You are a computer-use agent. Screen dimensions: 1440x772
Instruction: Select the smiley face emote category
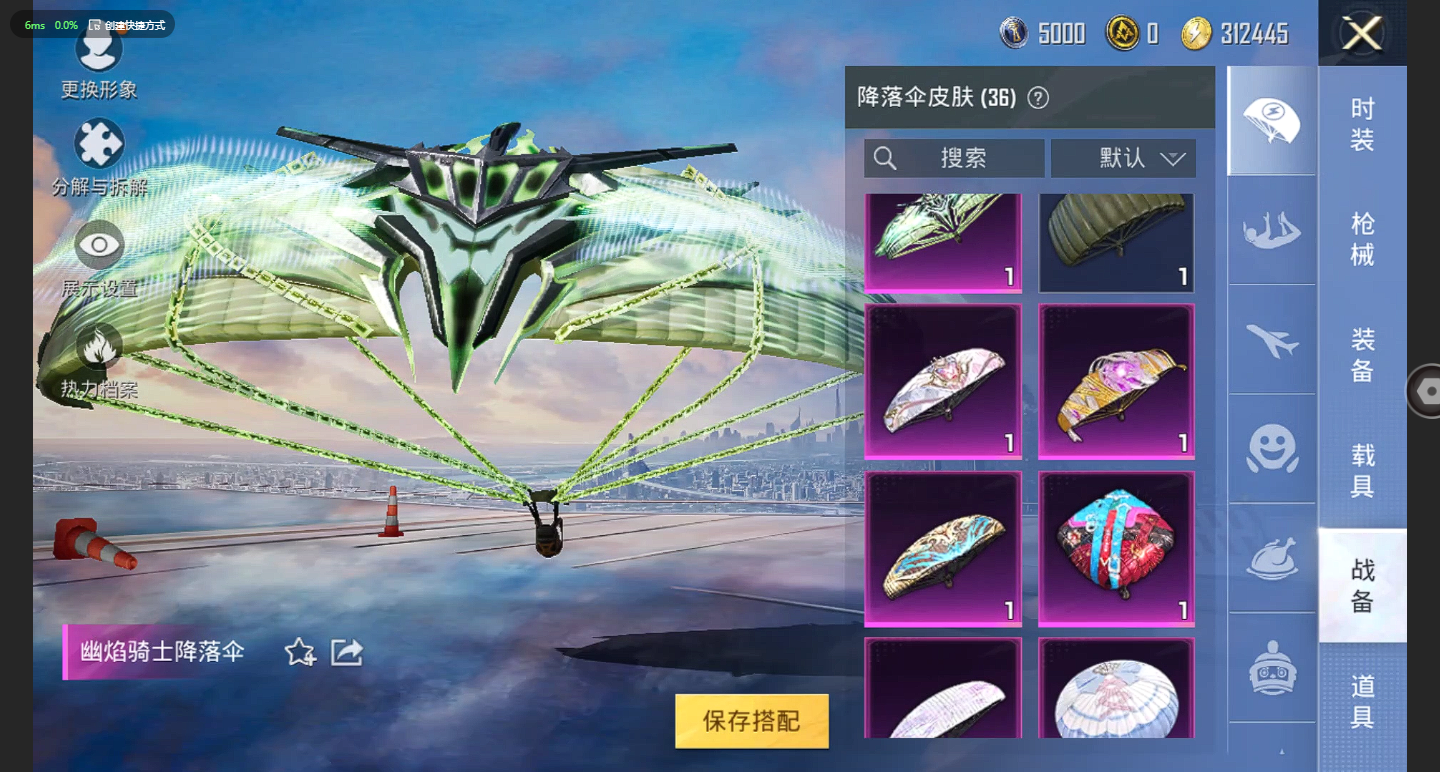coord(1272,449)
